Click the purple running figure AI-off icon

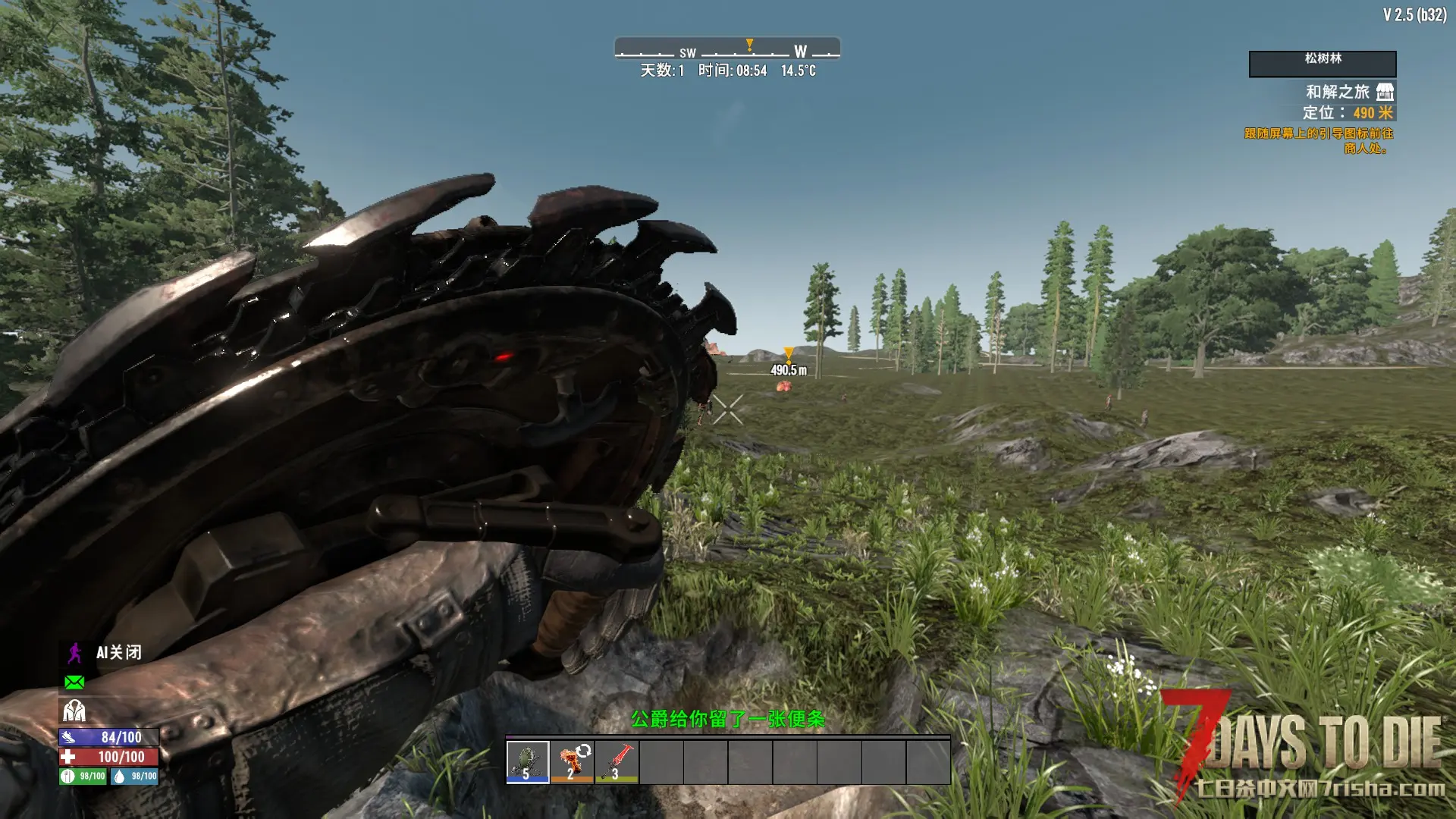coord(74,653)
